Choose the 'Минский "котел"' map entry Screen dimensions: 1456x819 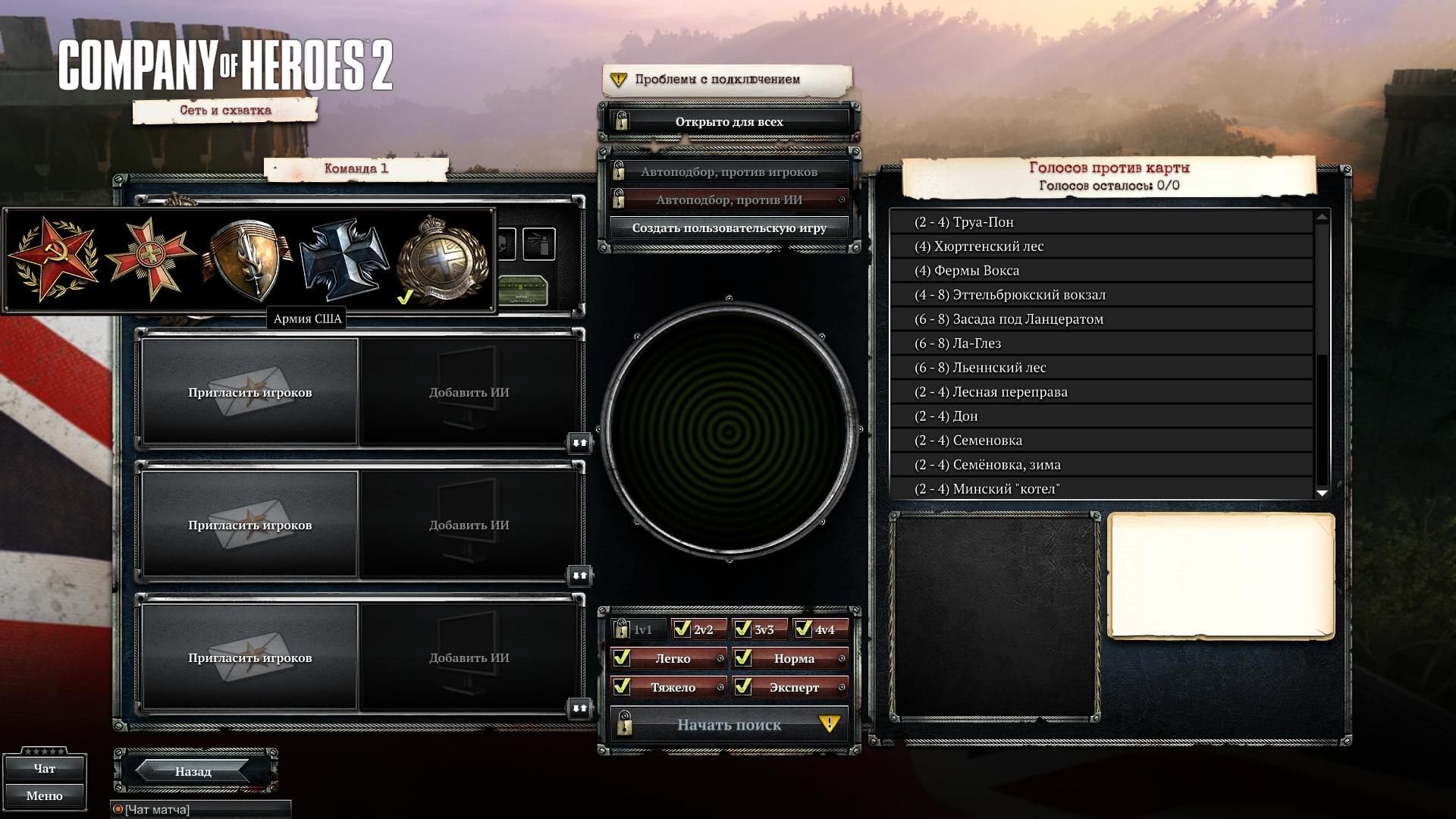tap(1101, 489)
